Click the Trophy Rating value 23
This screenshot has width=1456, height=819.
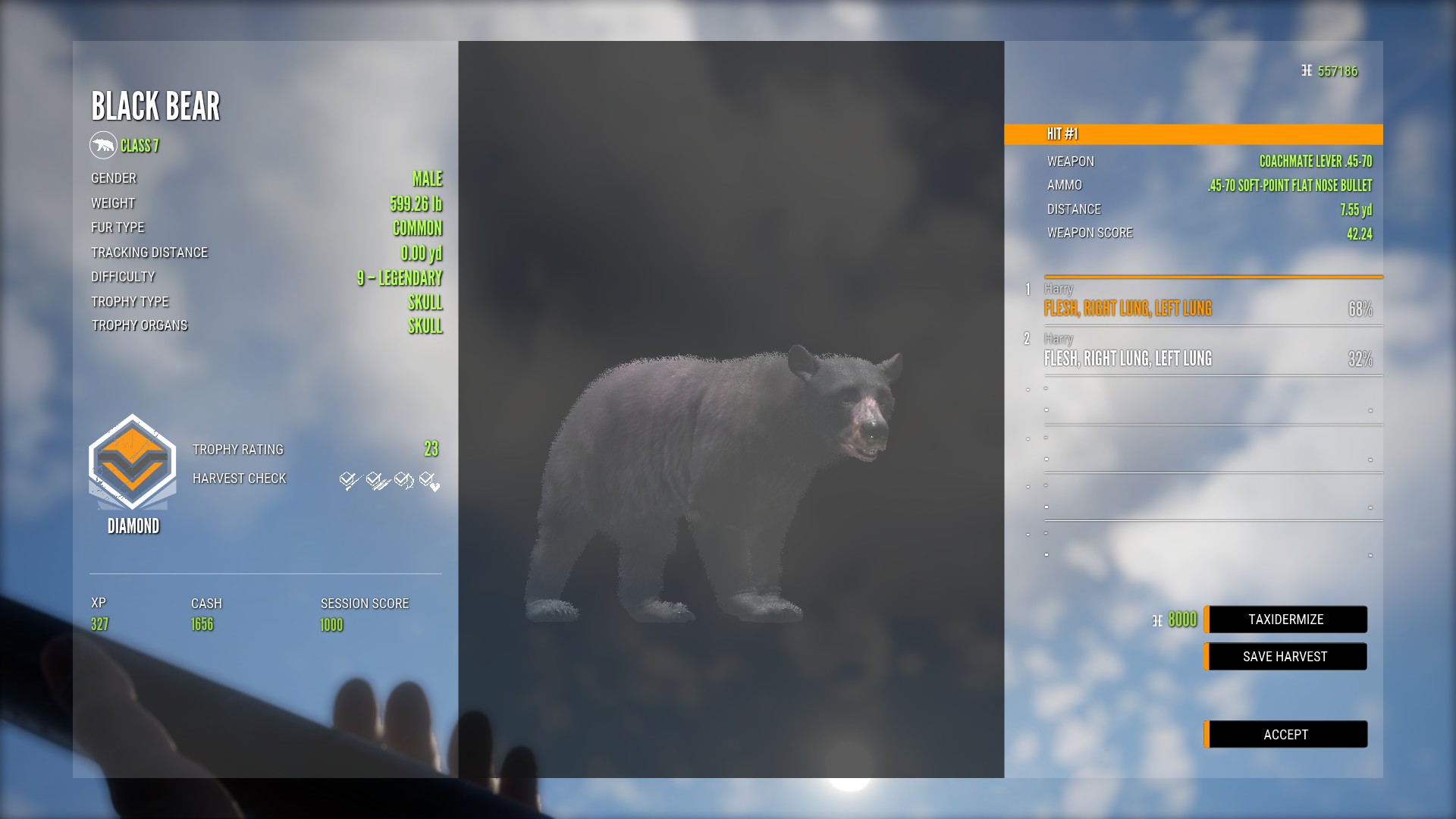(x=431, y=449)
